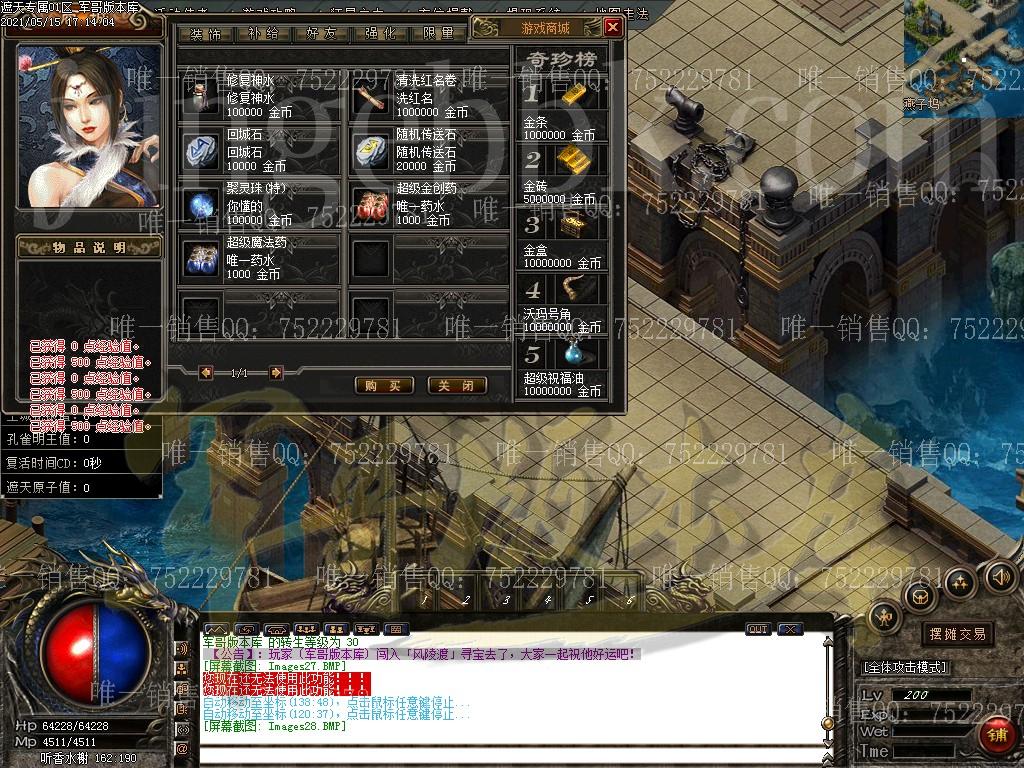1024x768 pixels.
Task: Click the 购买 buy button
Action: tap(383, 385)
